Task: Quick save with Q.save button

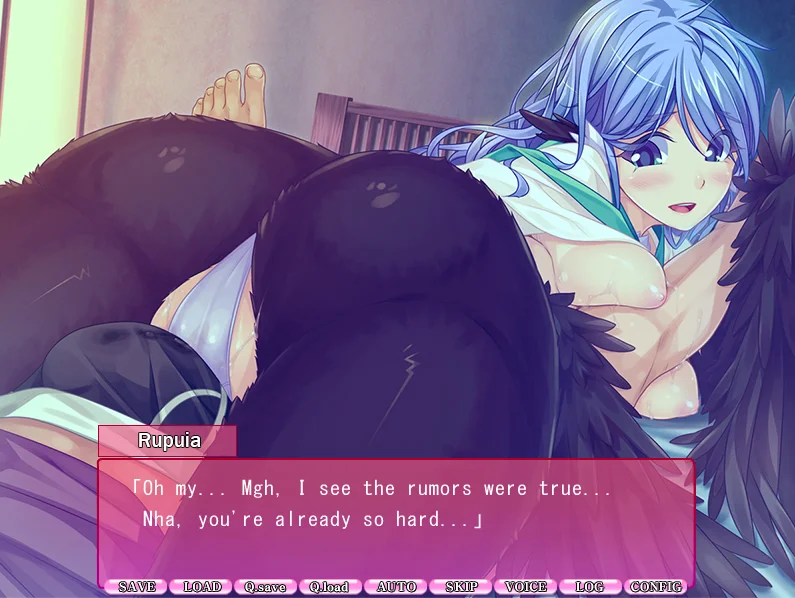Action: 266,587
